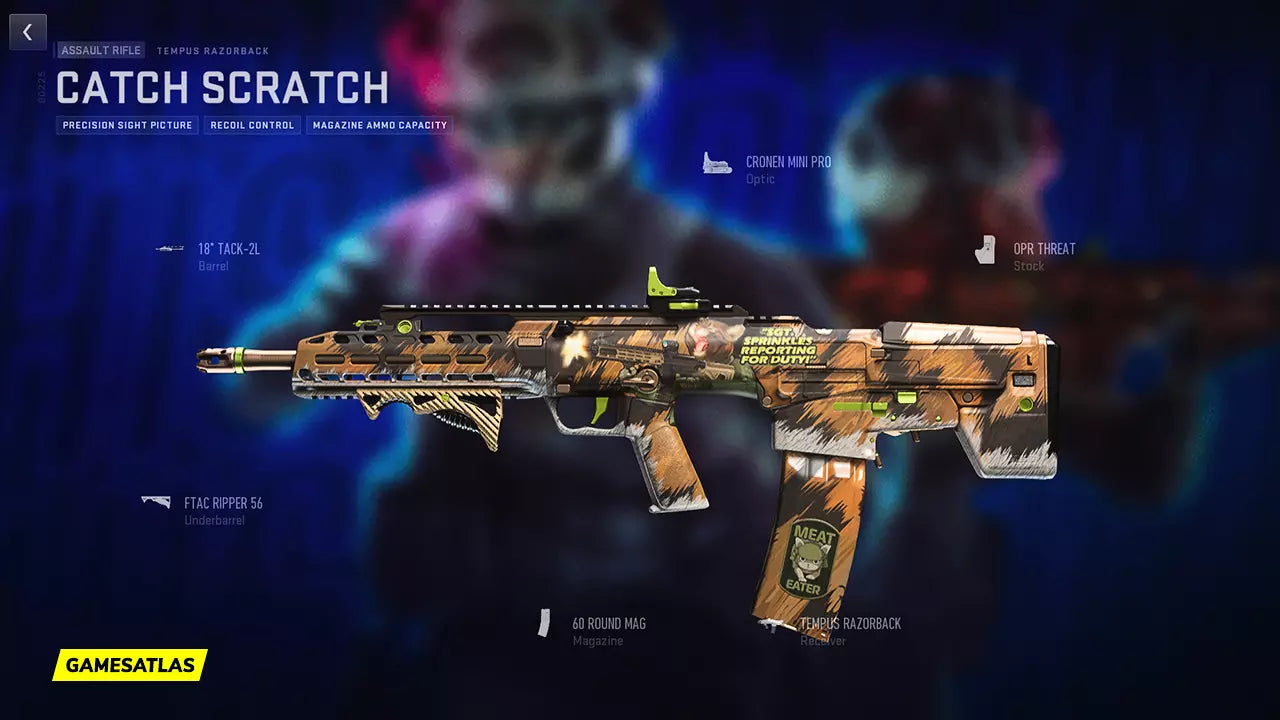
Task: Click the Precision Sight Picture tag
Action: point(127,125)
